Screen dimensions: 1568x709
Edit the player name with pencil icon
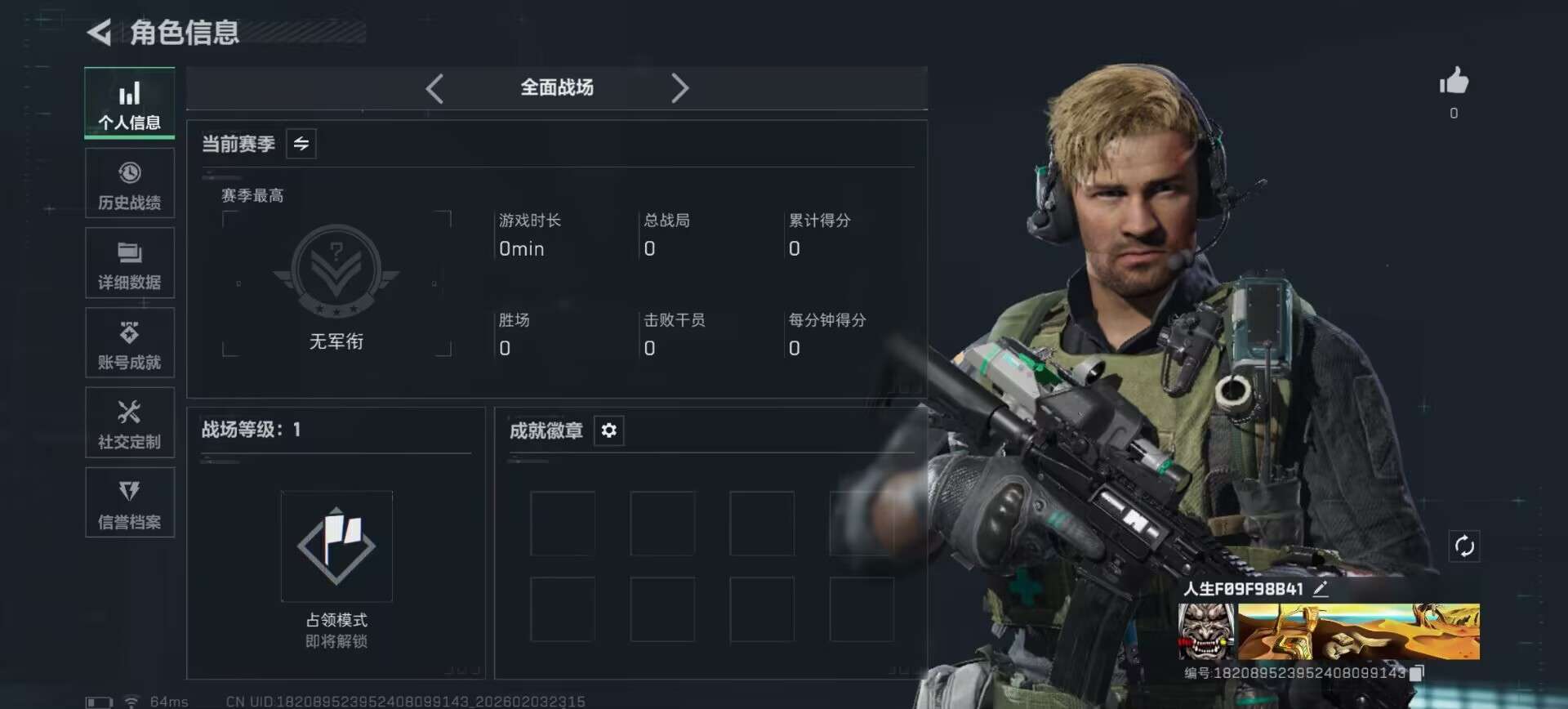pos(1321,589)
